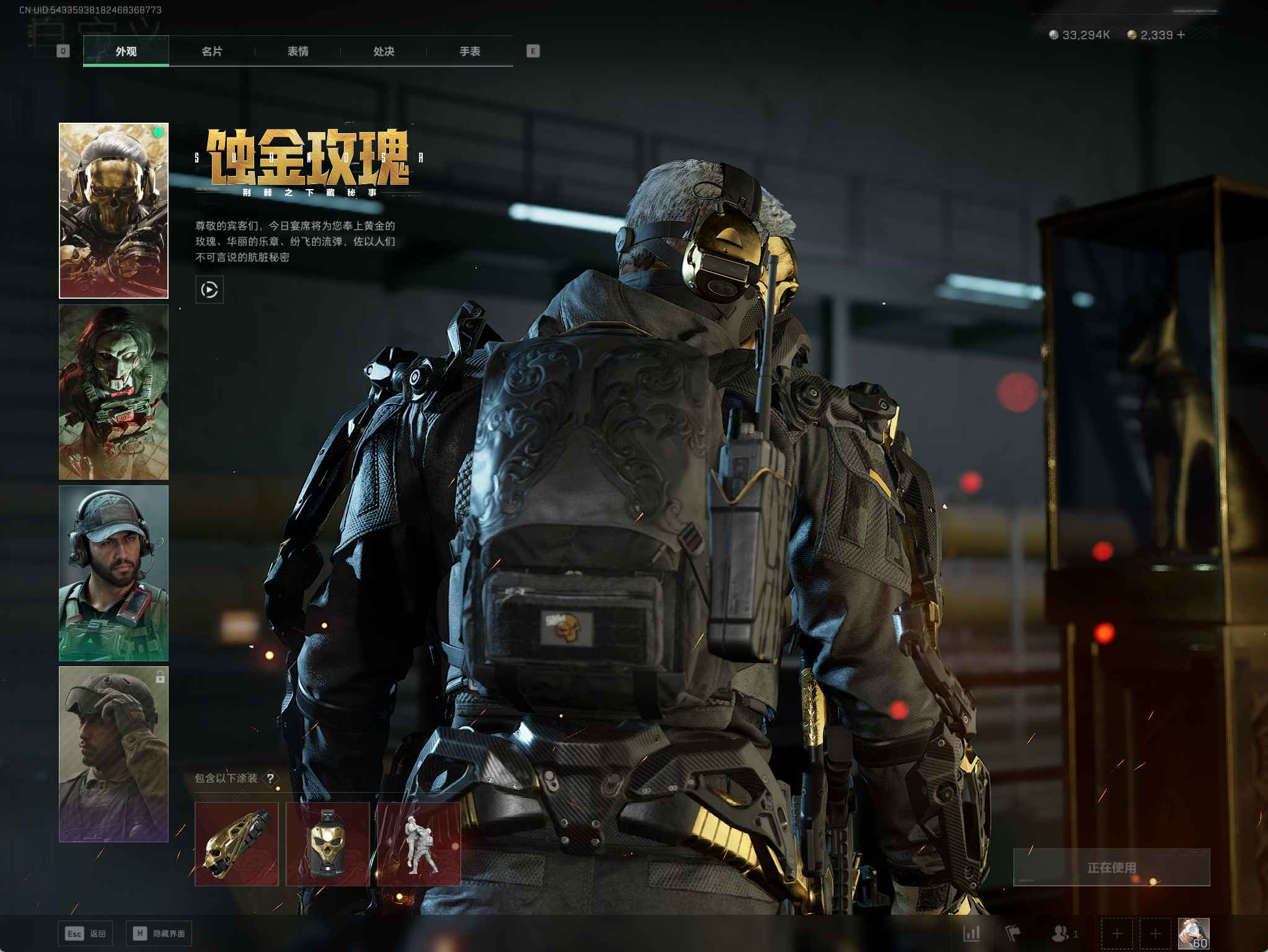This screenshot has width=1268, height=952.
Task: Preview the execution animation statue item
Action: click(419, 844)
